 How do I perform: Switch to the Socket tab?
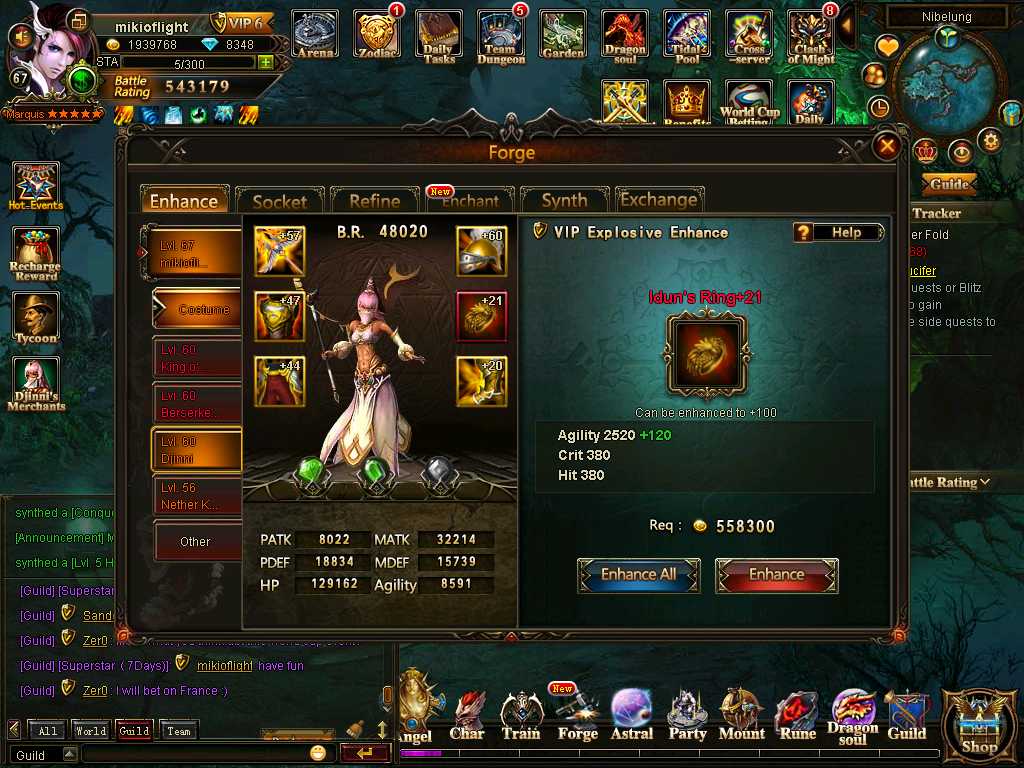279,201
